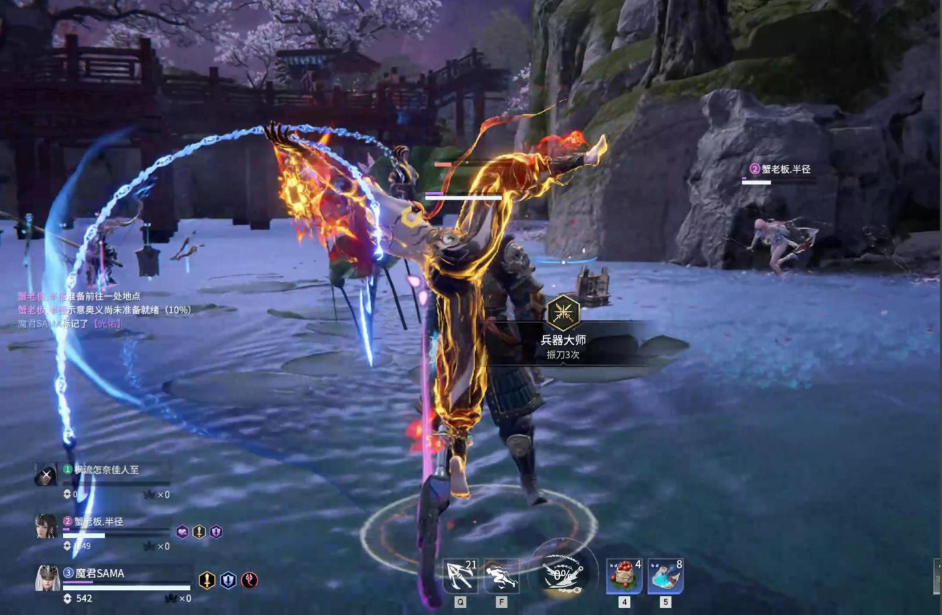The width and height of the screenshot is (942, 615).
Task: Click 魔君SAMA's blue shield buff icon
Action: [x=228, y=580]
